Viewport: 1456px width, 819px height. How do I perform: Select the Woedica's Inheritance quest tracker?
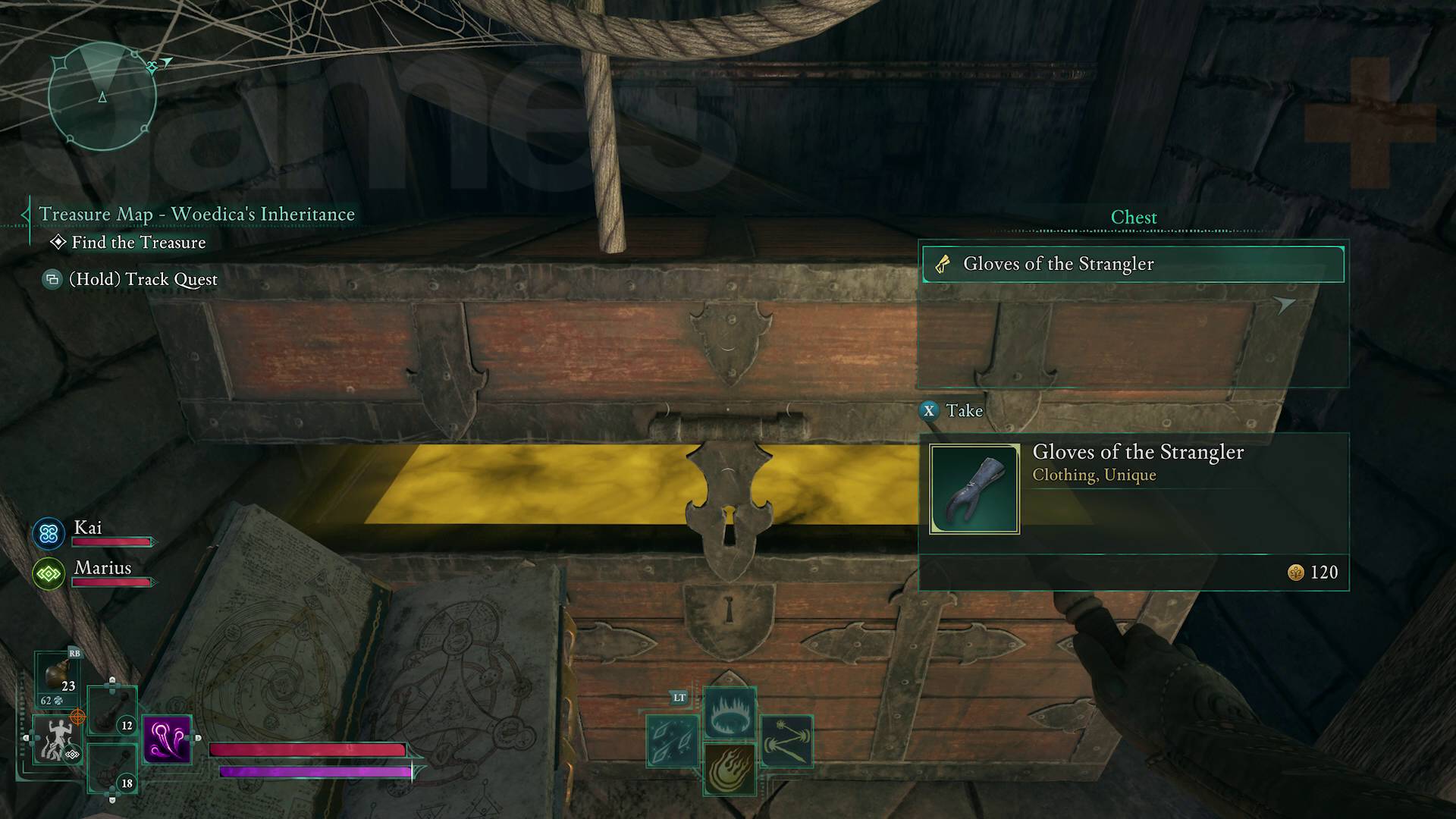pos(196,215)
